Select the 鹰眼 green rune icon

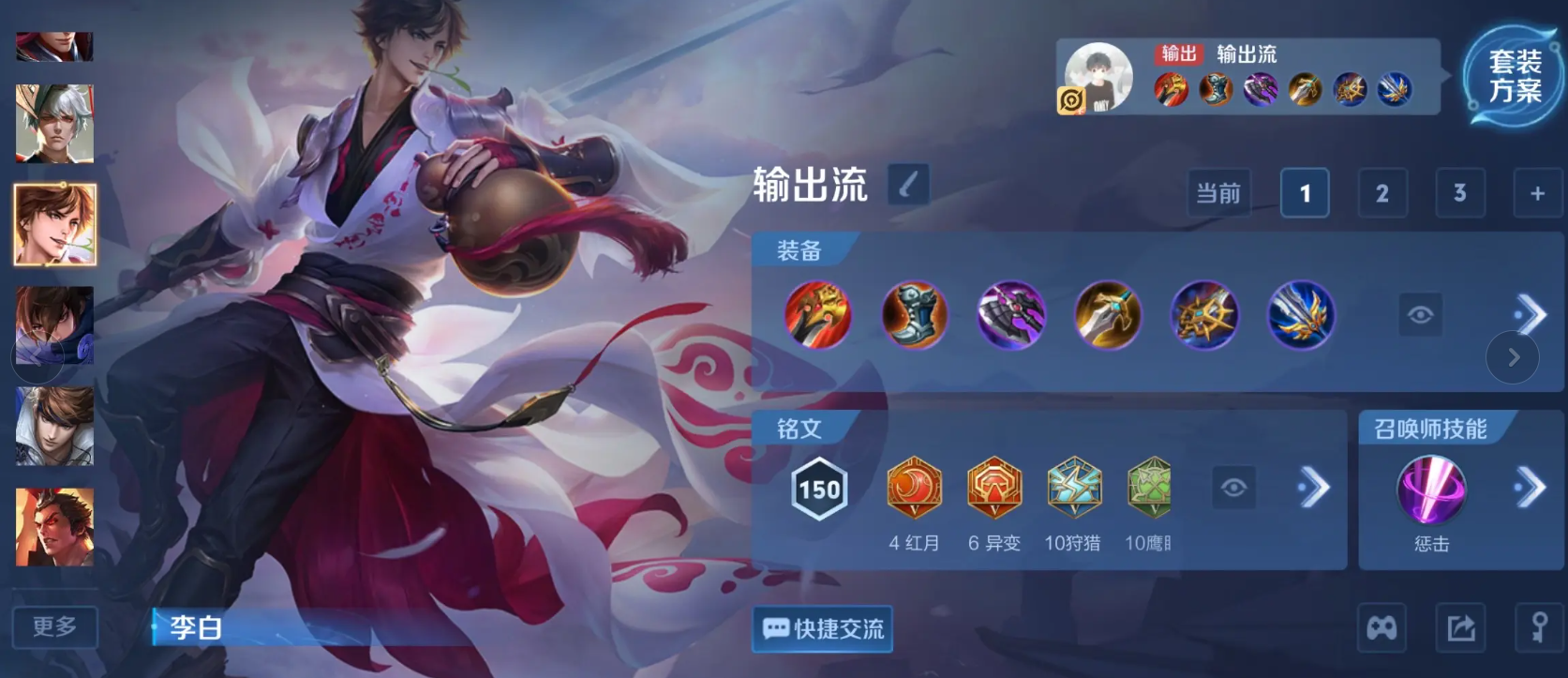click(1152, 489)
